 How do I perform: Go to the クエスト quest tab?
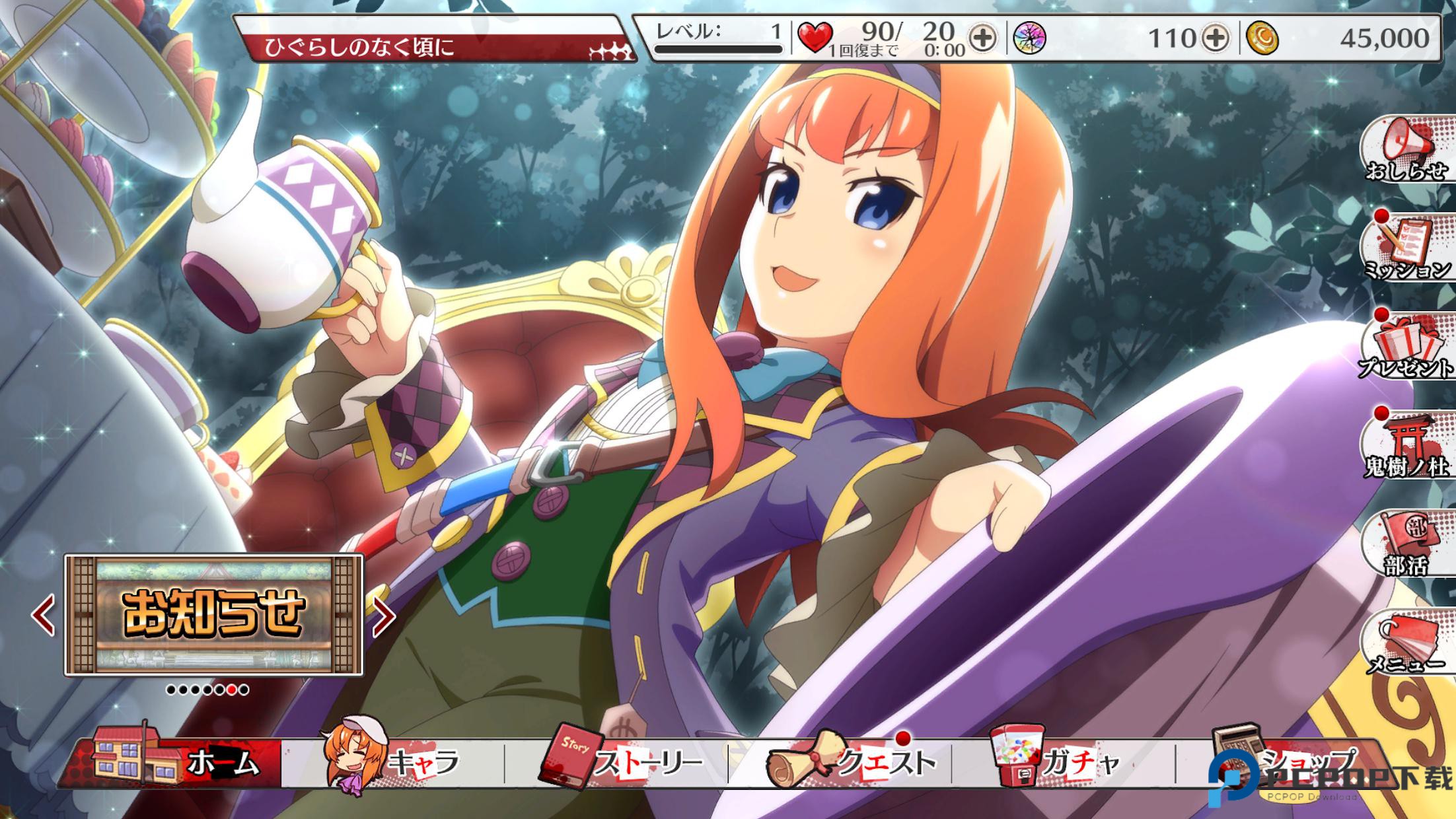[852, 764]
